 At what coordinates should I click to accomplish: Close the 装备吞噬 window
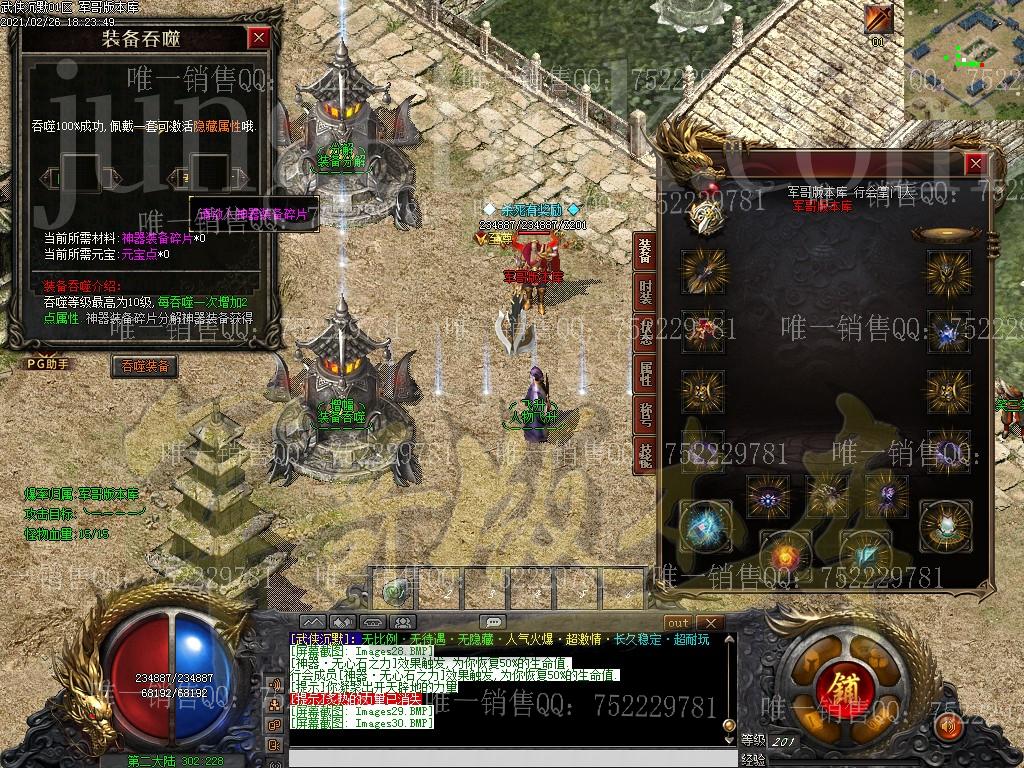[259, 38]
